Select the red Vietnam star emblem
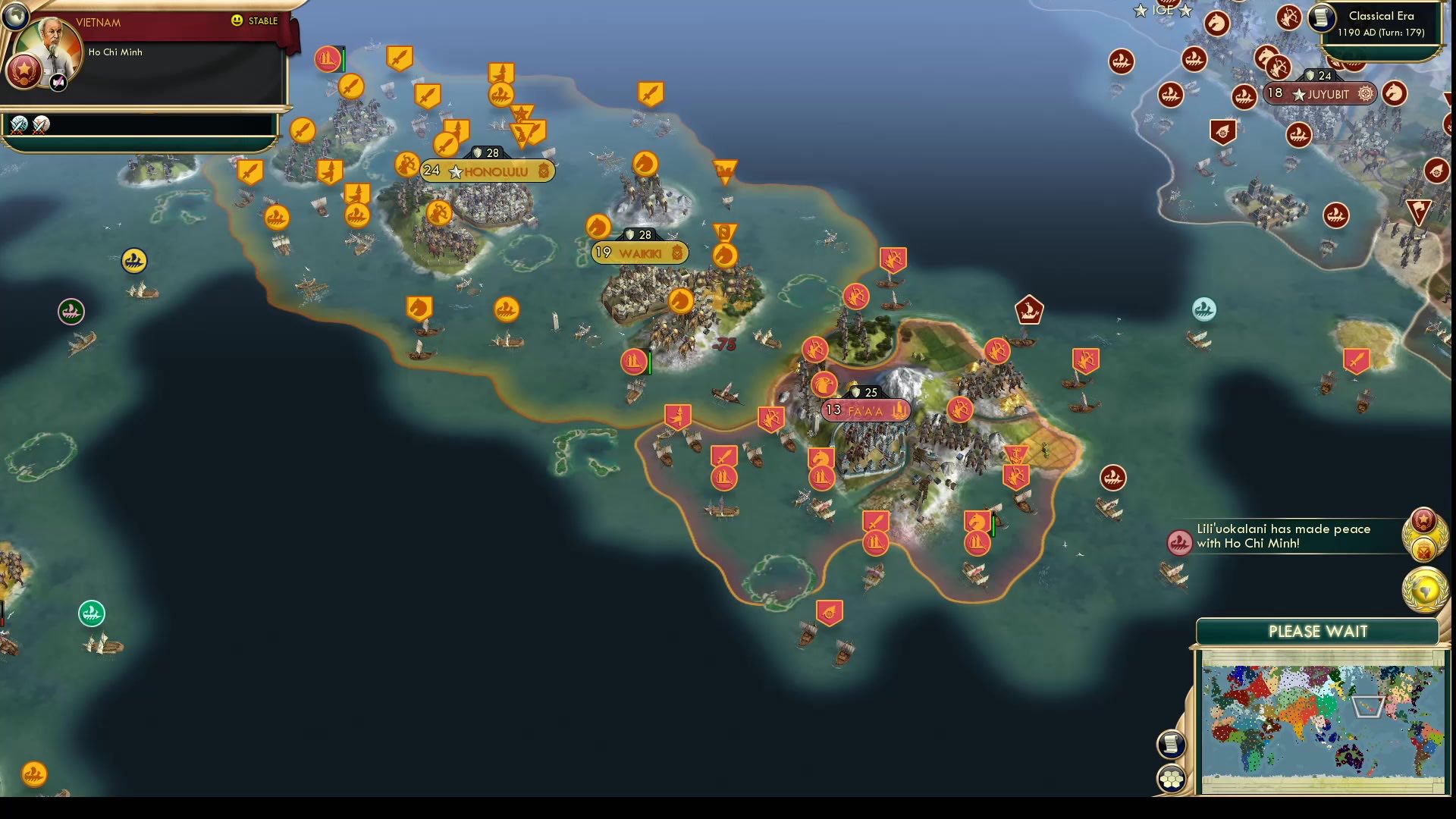Viewport: 1456px width, 819px height. coord(25,72)
